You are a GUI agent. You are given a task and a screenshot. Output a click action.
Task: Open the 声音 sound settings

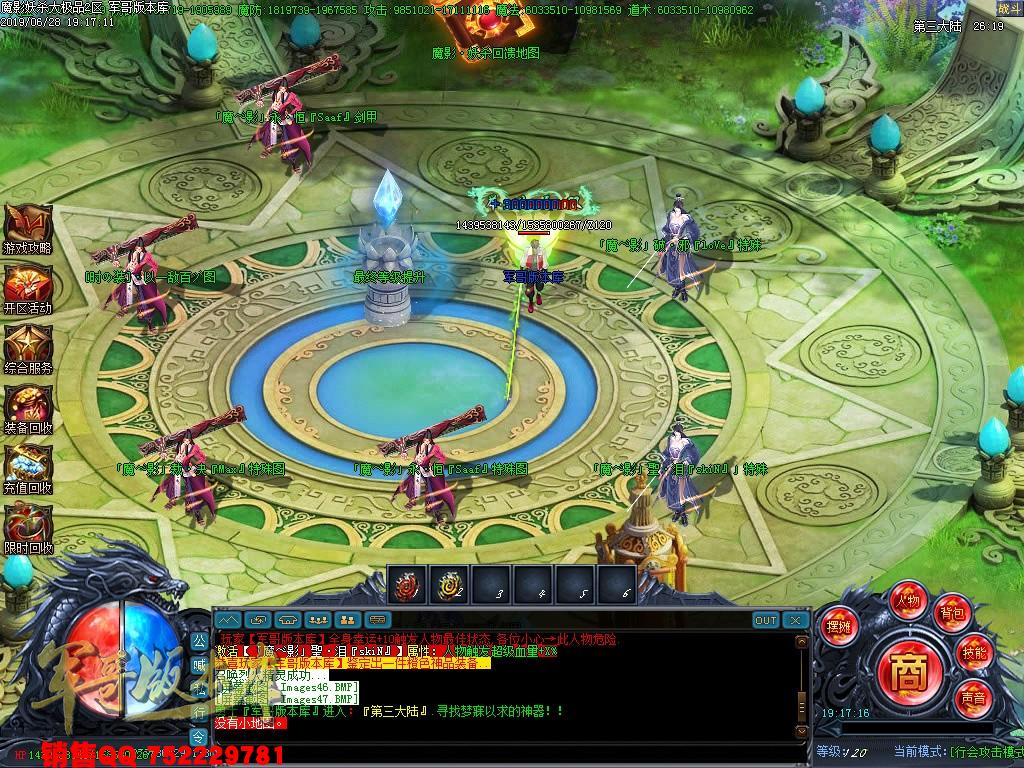click(973, 696)
